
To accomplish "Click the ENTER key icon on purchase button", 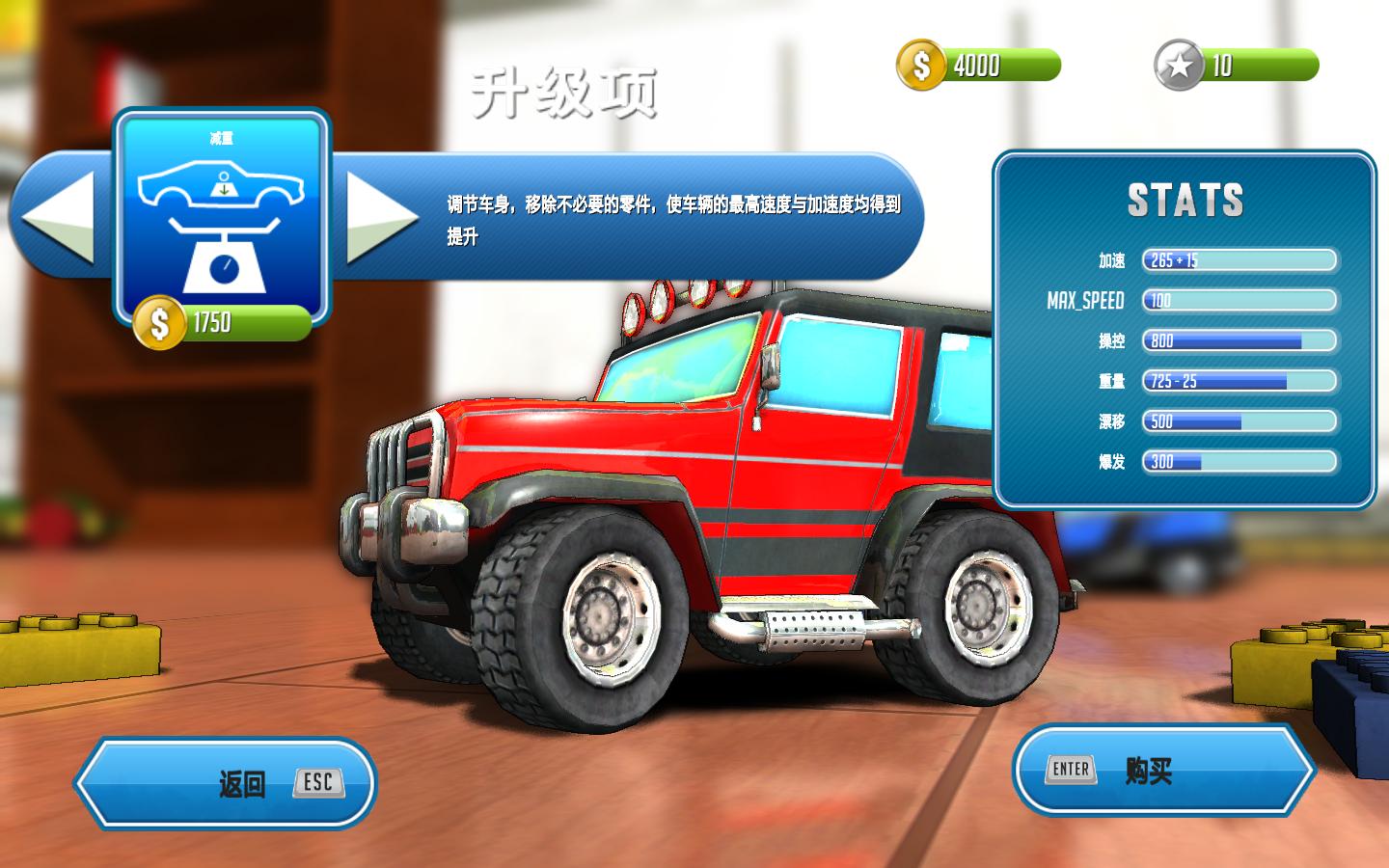I will pos(1071,769).
